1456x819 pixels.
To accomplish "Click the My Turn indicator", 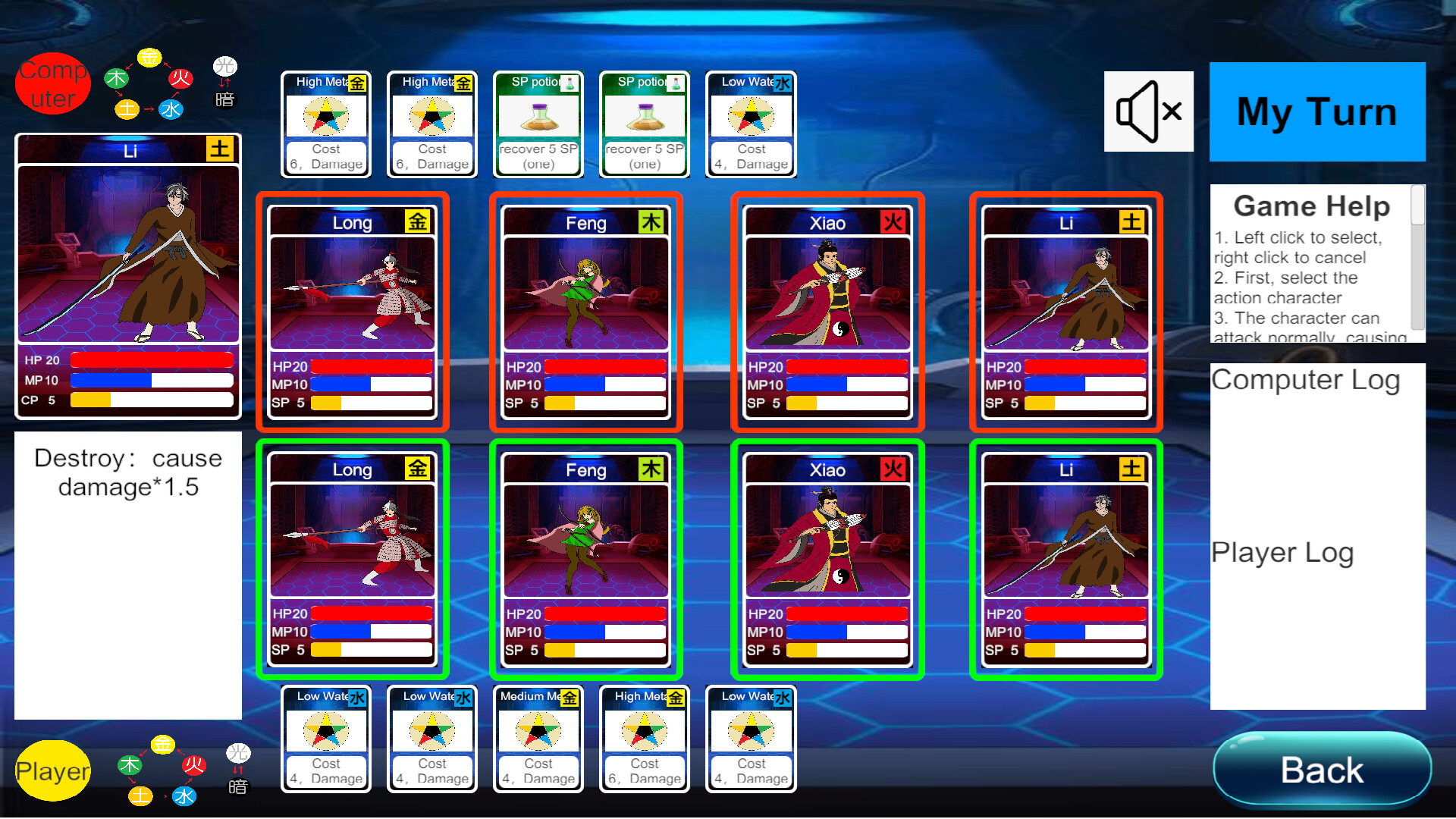I will pos(1316,111).
